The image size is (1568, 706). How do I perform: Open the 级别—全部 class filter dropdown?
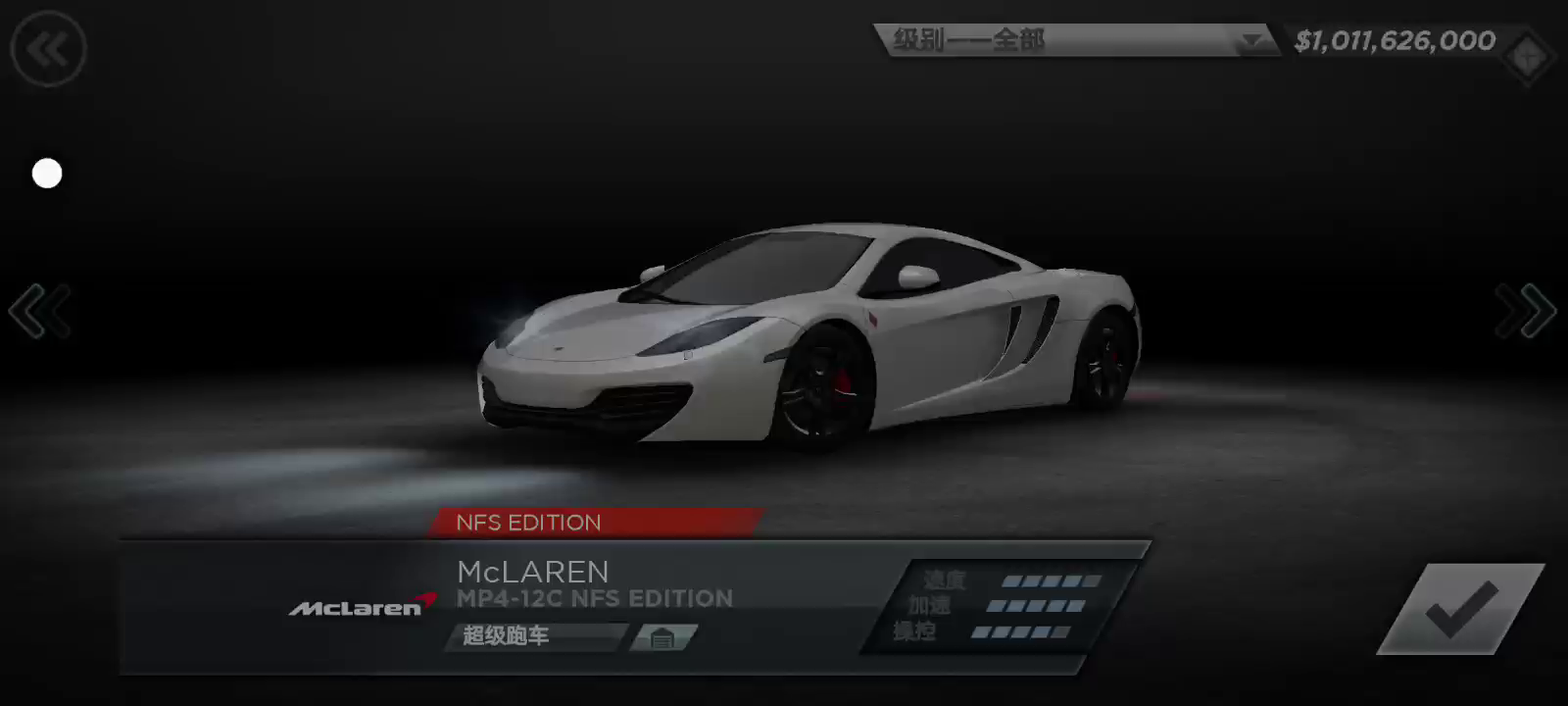click(x=1076, y=40)
